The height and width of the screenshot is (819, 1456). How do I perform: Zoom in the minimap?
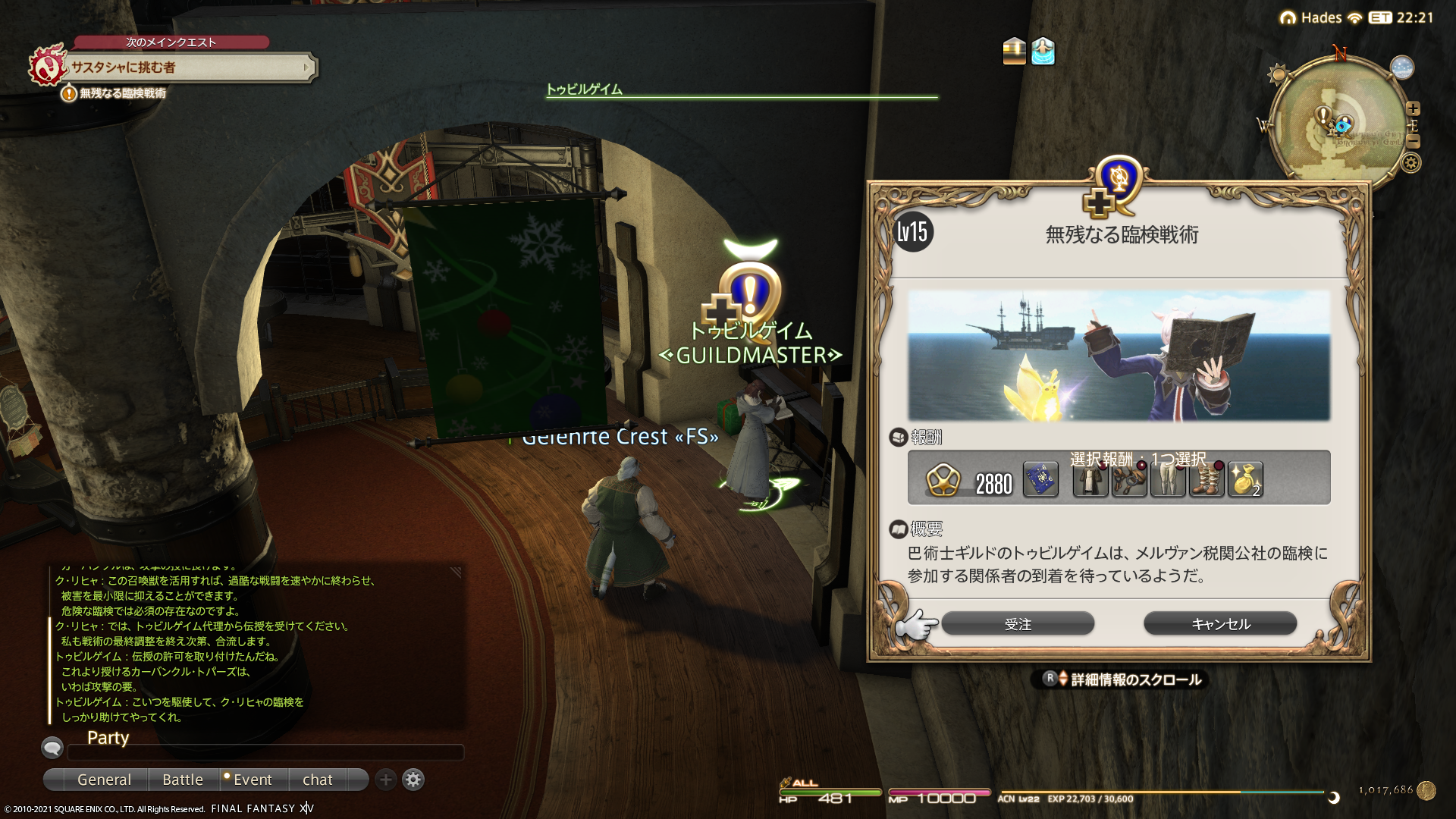1413,108
